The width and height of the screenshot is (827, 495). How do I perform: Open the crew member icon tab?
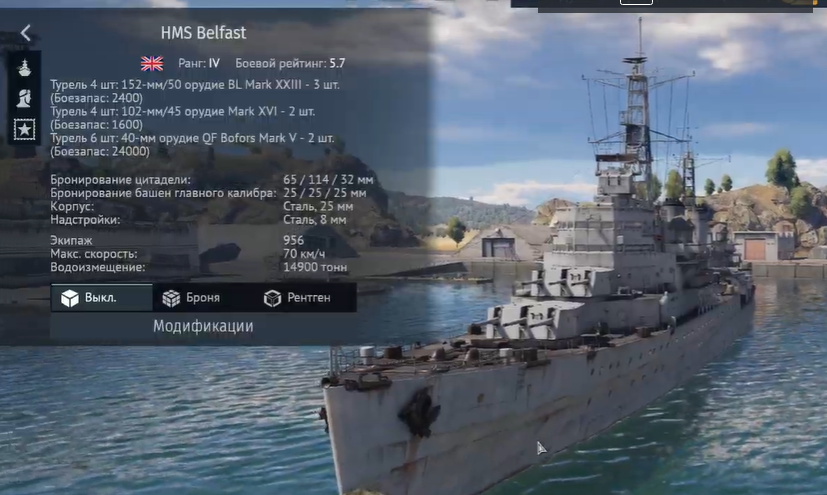(24, 99)
